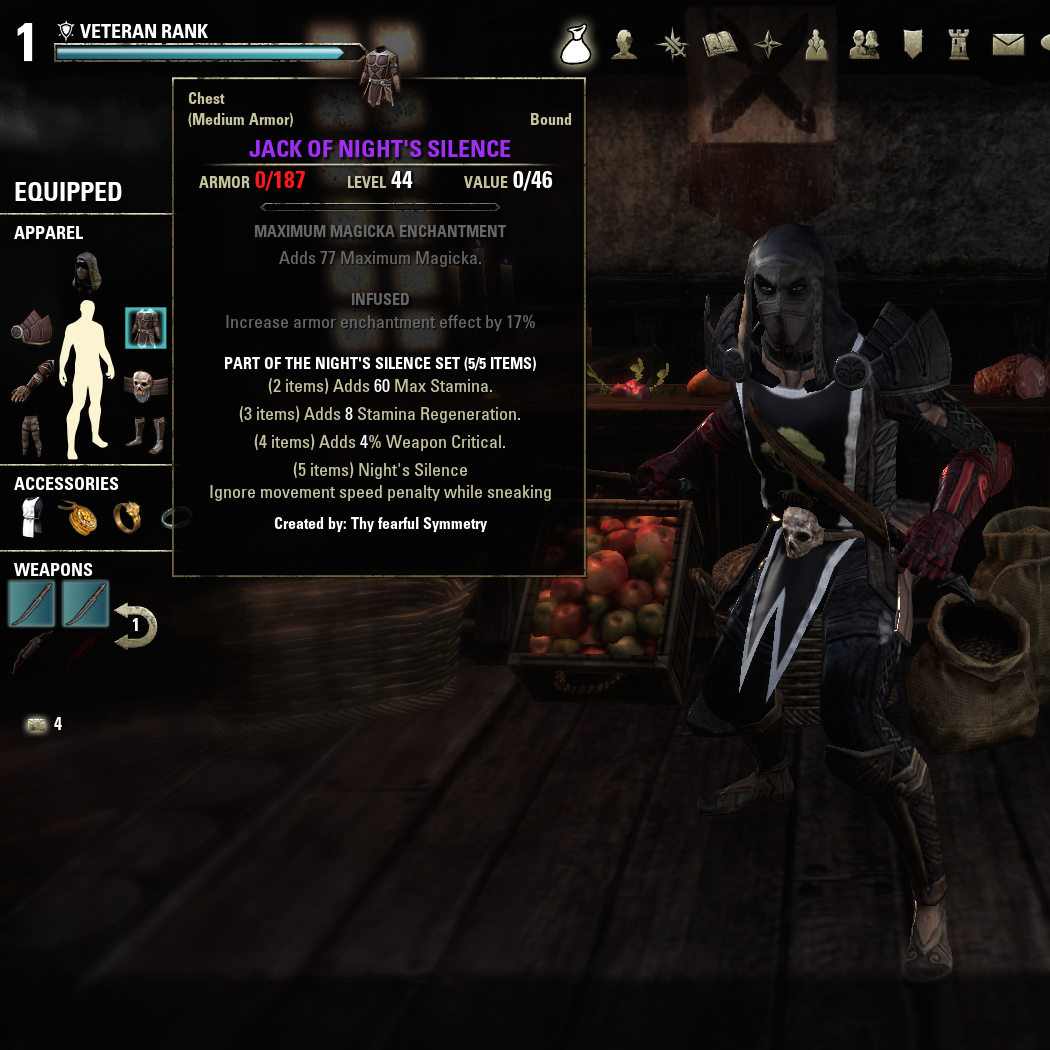Open the guild banner menu
This screenshot has width=1050, height=1050.
tap(912, 45)
